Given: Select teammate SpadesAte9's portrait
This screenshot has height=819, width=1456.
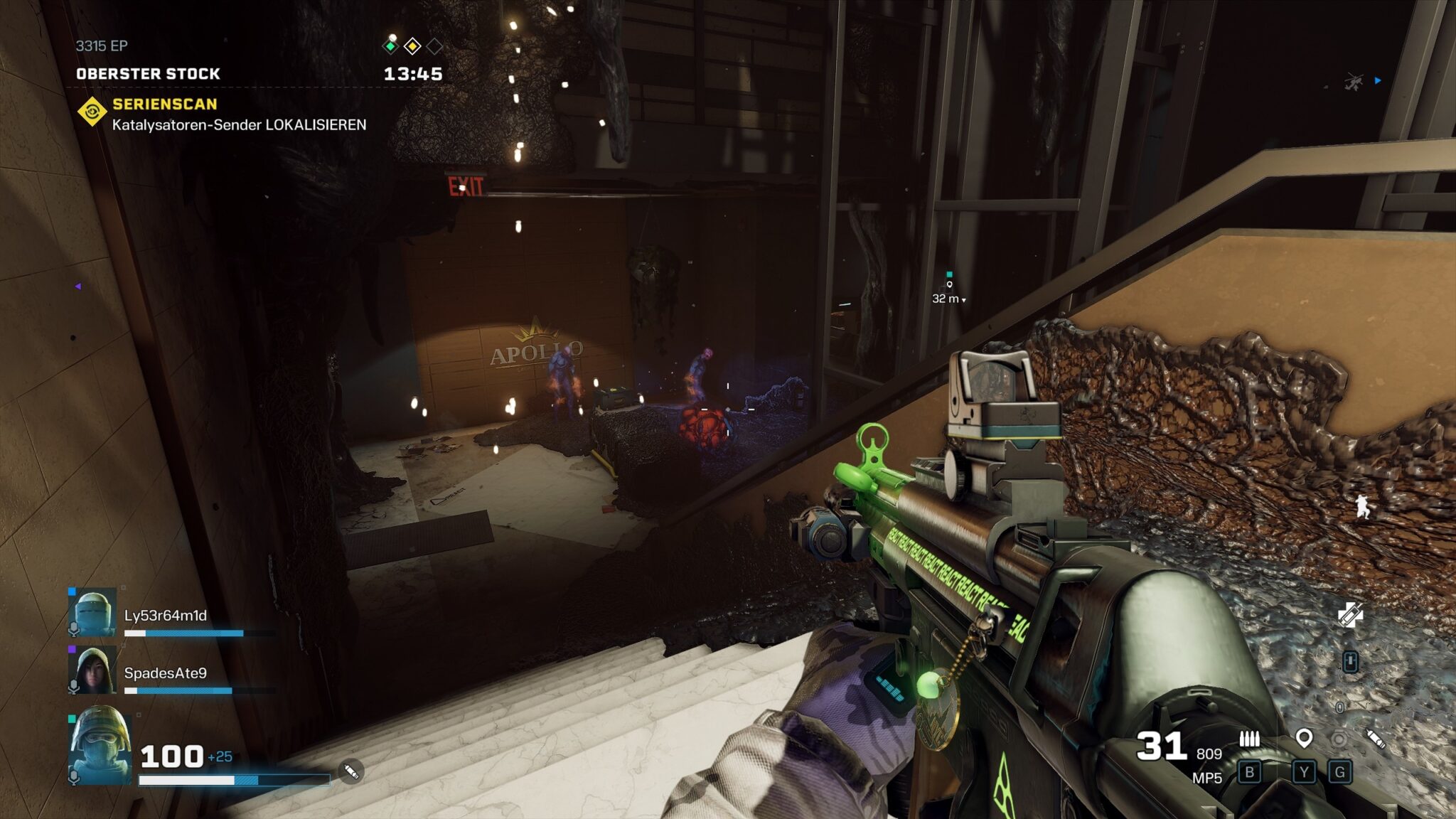Looking at the screenshot, I should pos(92,670).
